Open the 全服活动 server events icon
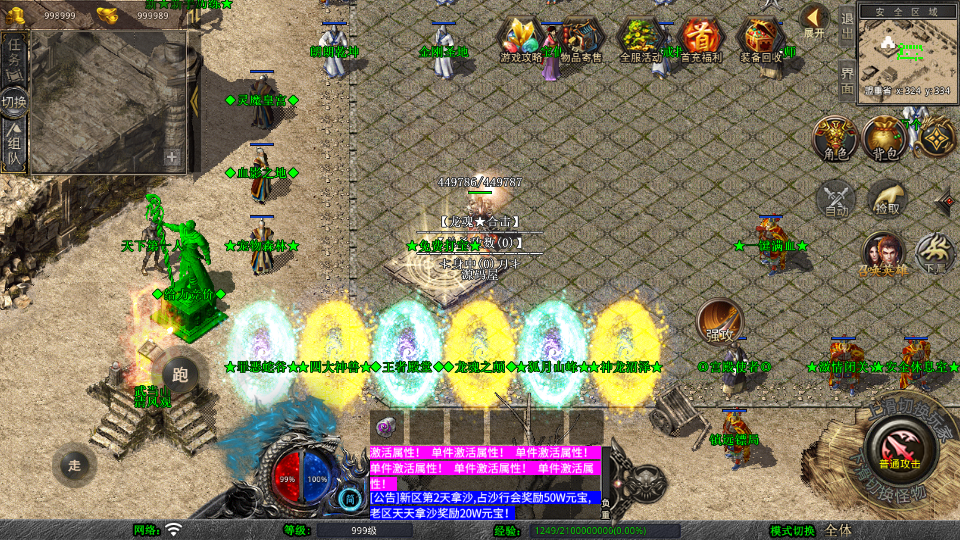The height and width of the screenshot is (540, 960). click(x=640, y=39)
